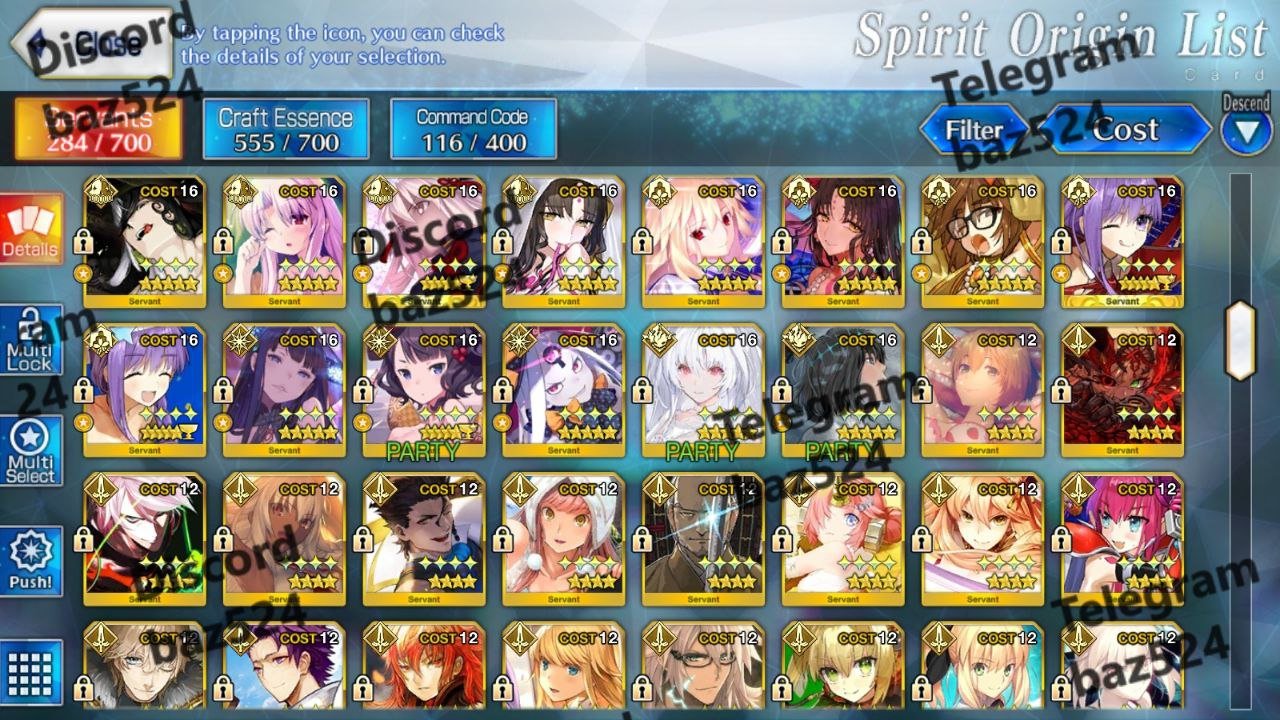
Task: Click the list scrollbar handle
Action: click(1240, 340)
